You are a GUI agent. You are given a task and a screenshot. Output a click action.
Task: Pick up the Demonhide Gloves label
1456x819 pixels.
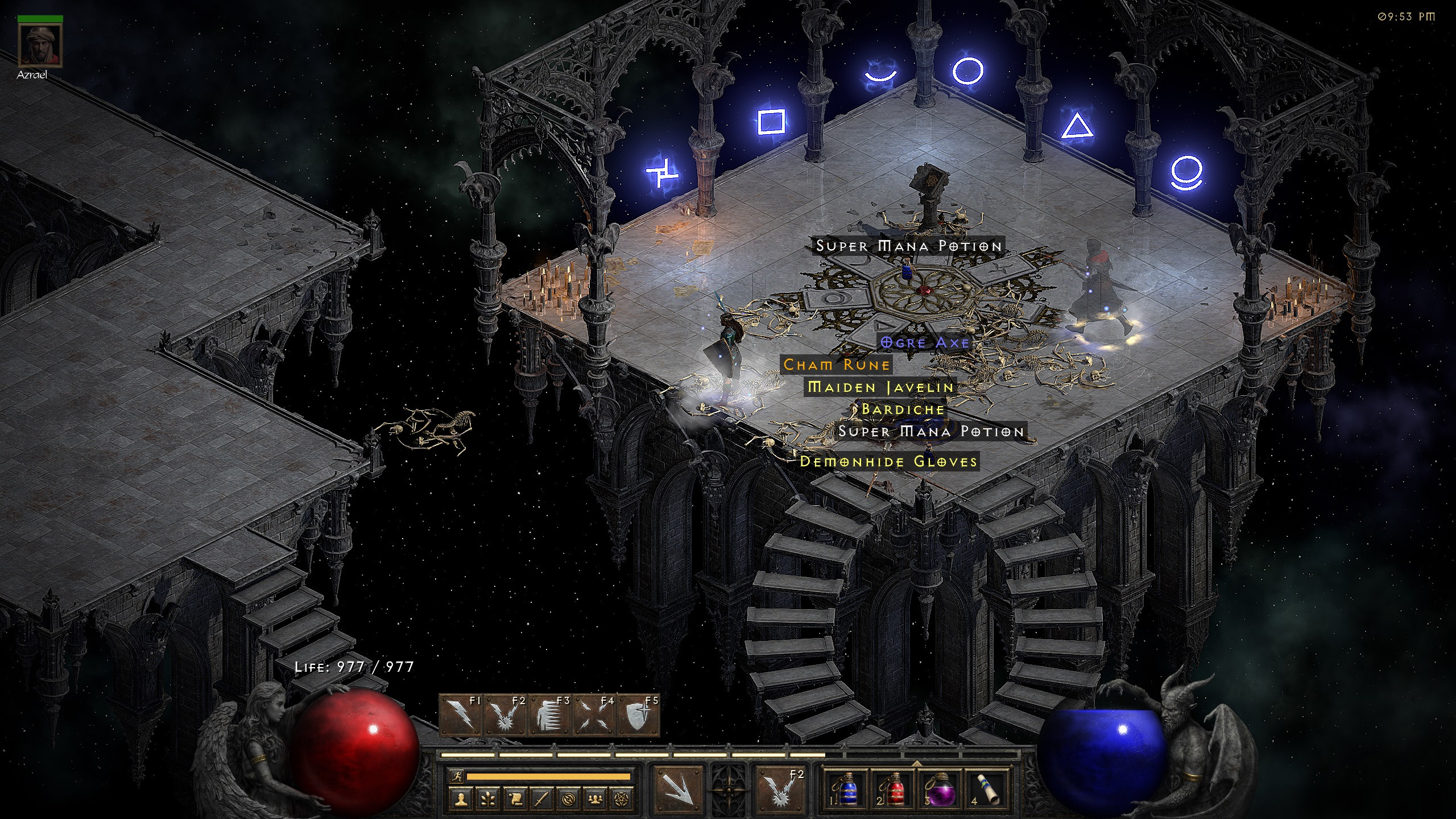pos(888,461)
